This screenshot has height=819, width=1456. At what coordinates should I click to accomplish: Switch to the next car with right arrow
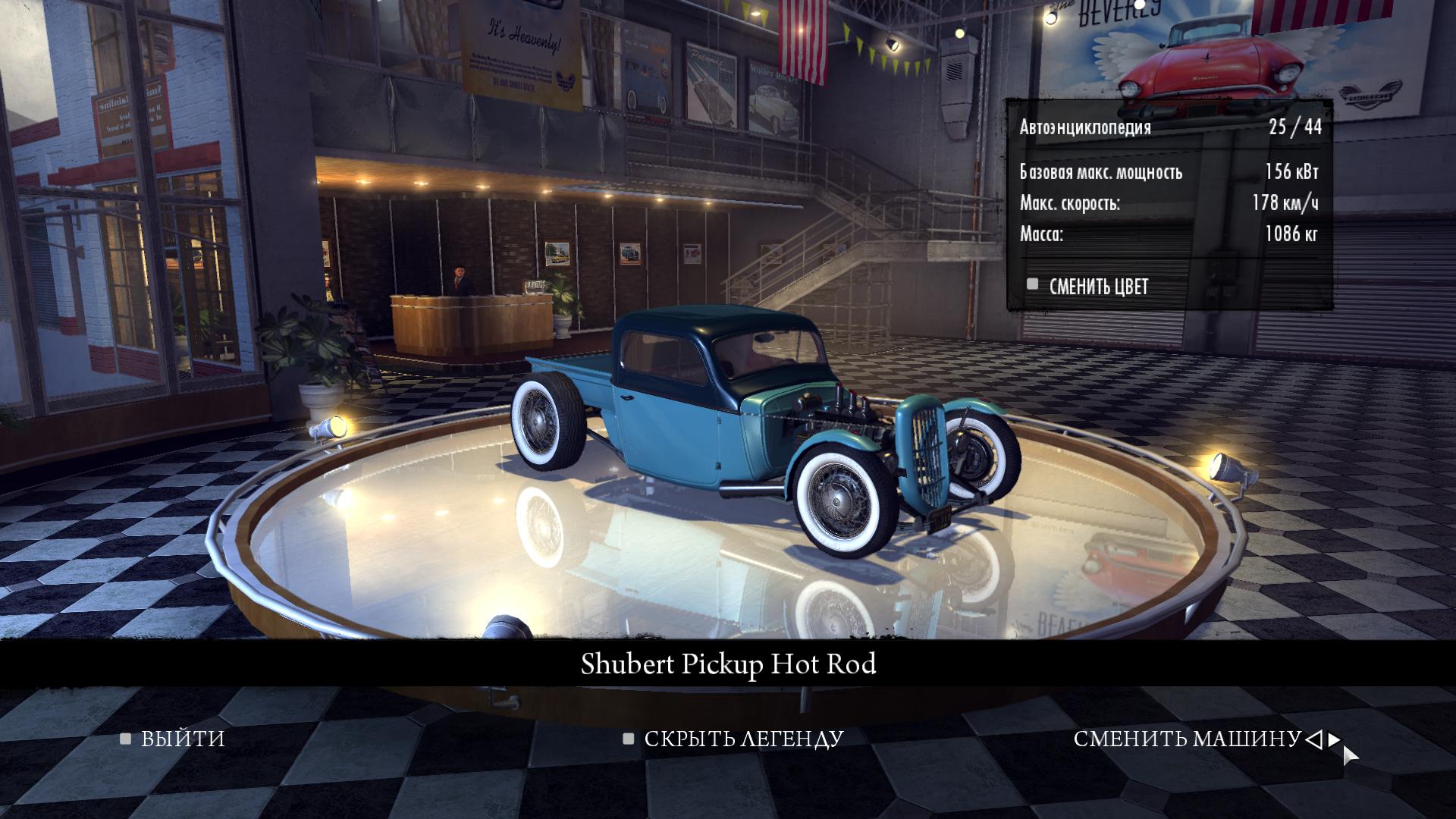[1334, 739]
